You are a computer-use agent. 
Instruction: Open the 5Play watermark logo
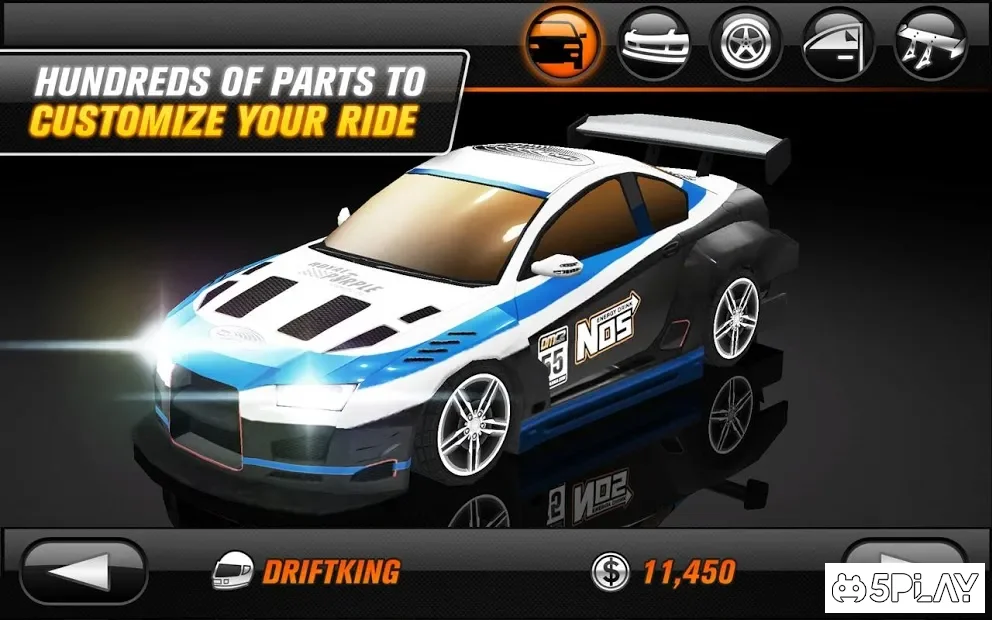tap(904, 588)
